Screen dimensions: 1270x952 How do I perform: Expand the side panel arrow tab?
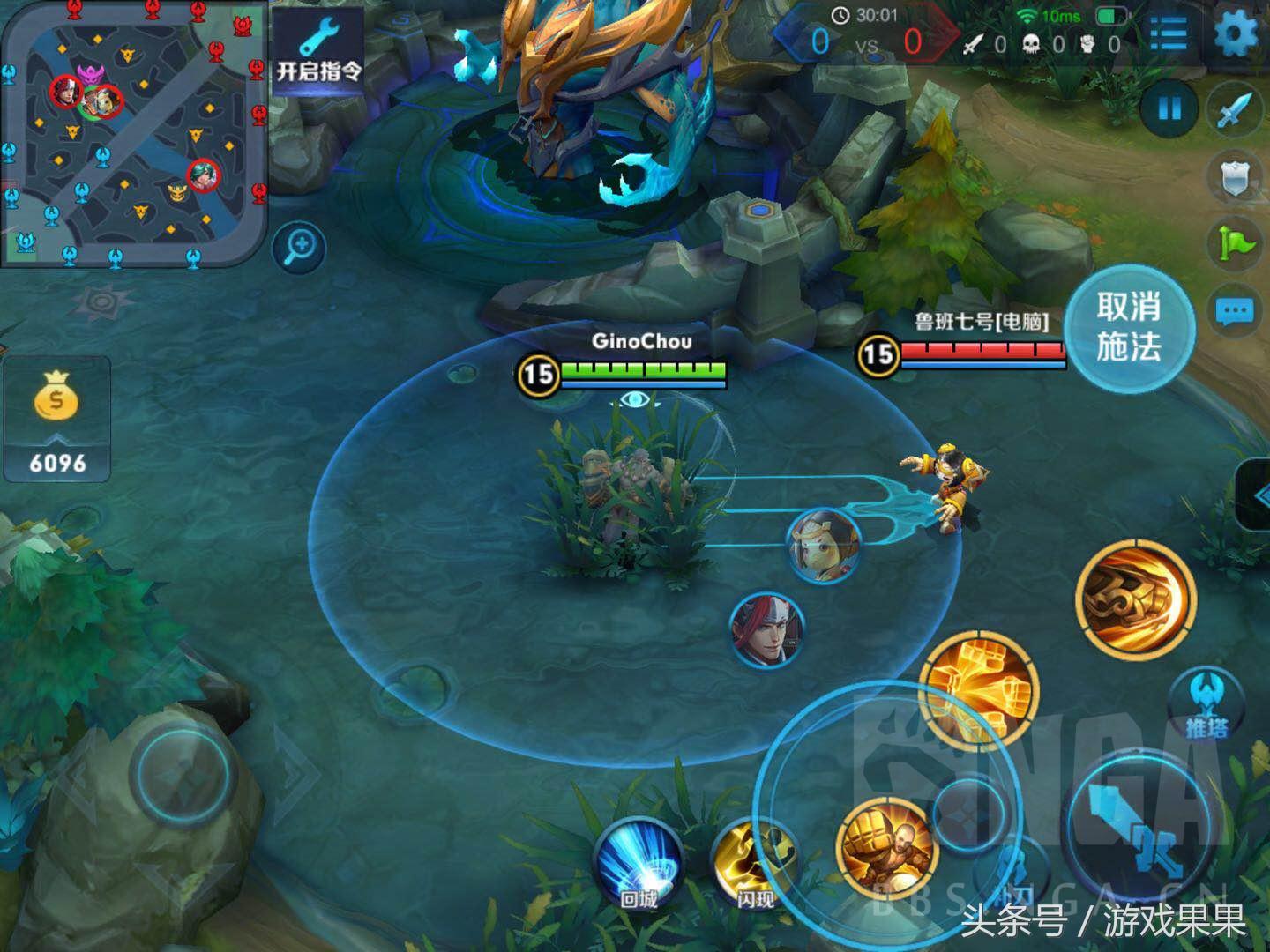(1256, 495)
